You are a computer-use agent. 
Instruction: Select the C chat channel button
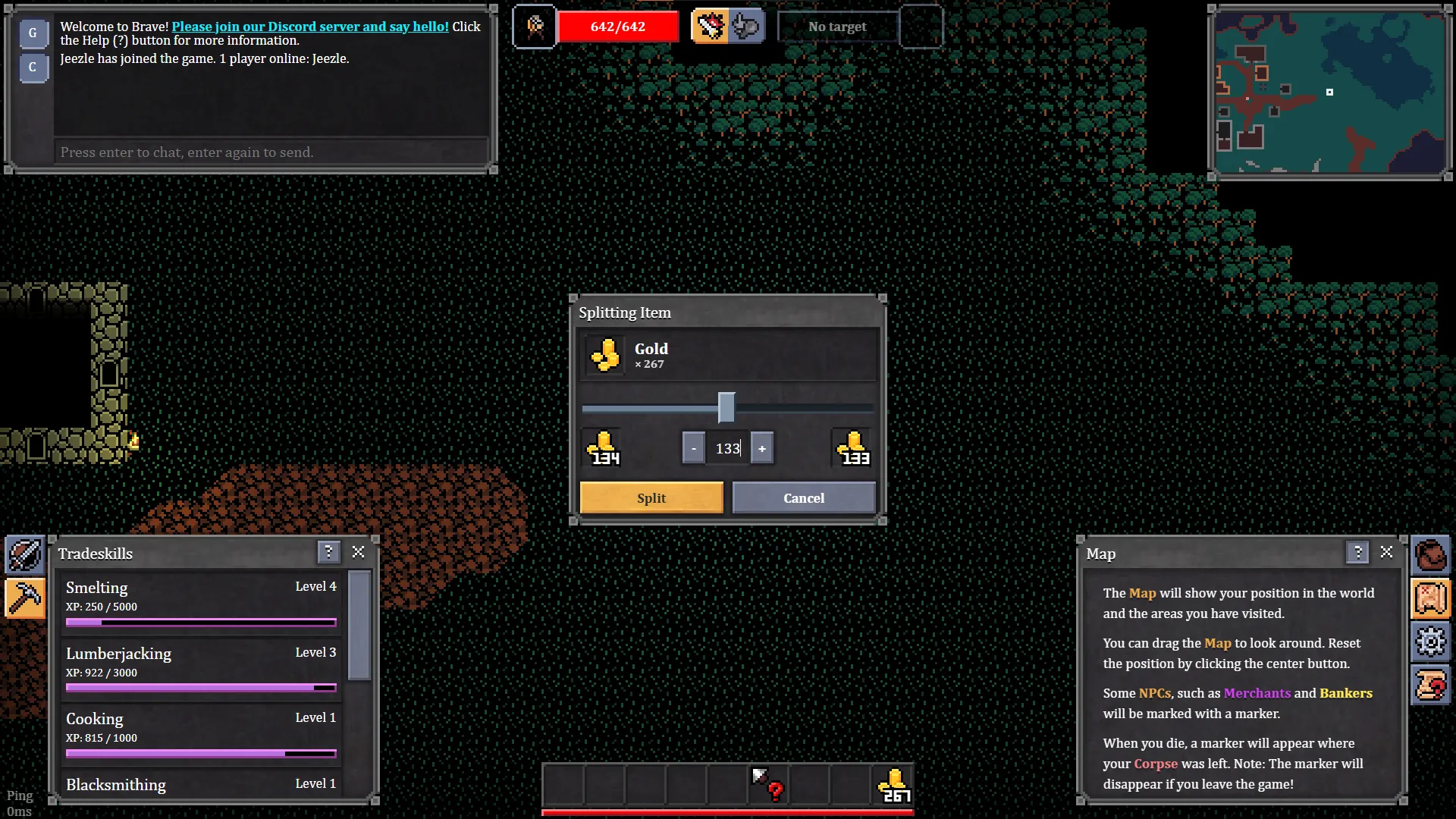[x=33, y=67]
